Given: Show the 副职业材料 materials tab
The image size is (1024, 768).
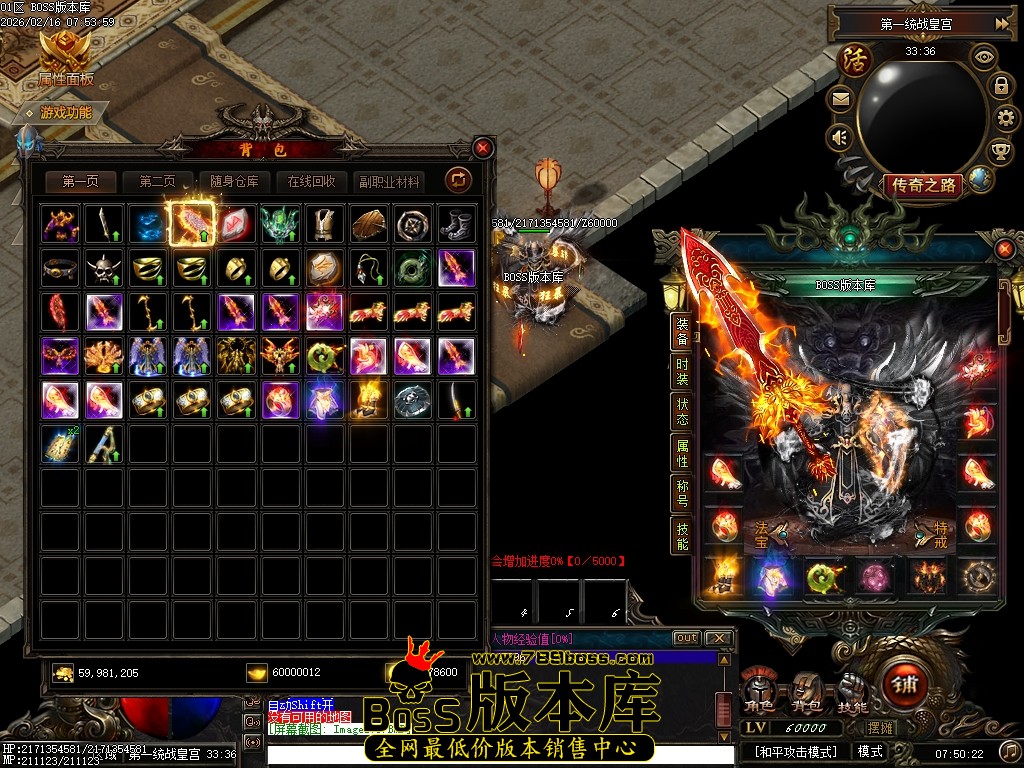Looking at the screenshot, I should [390, 182].
